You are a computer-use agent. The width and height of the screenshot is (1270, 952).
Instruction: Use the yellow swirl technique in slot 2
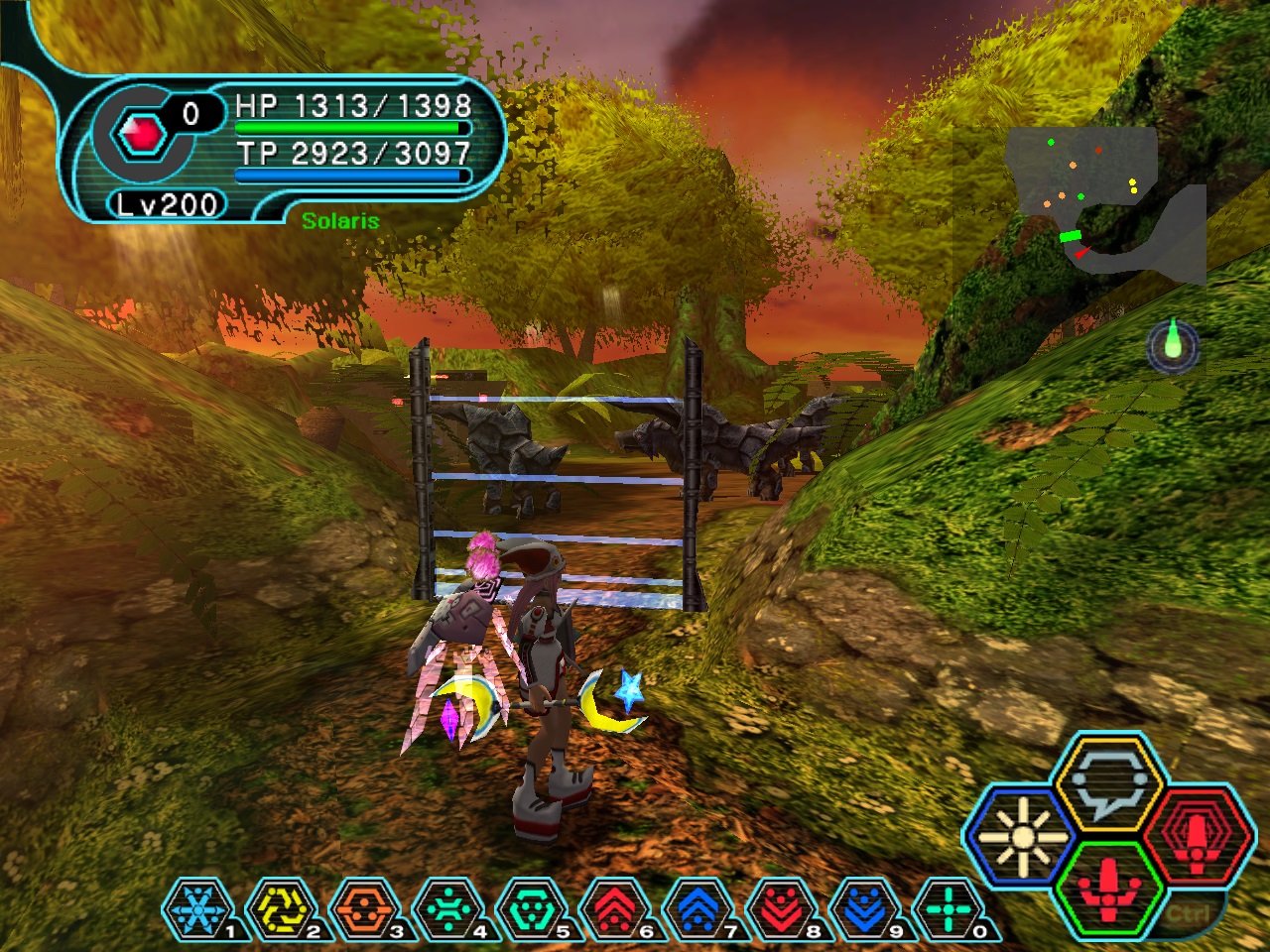[279, 908]
